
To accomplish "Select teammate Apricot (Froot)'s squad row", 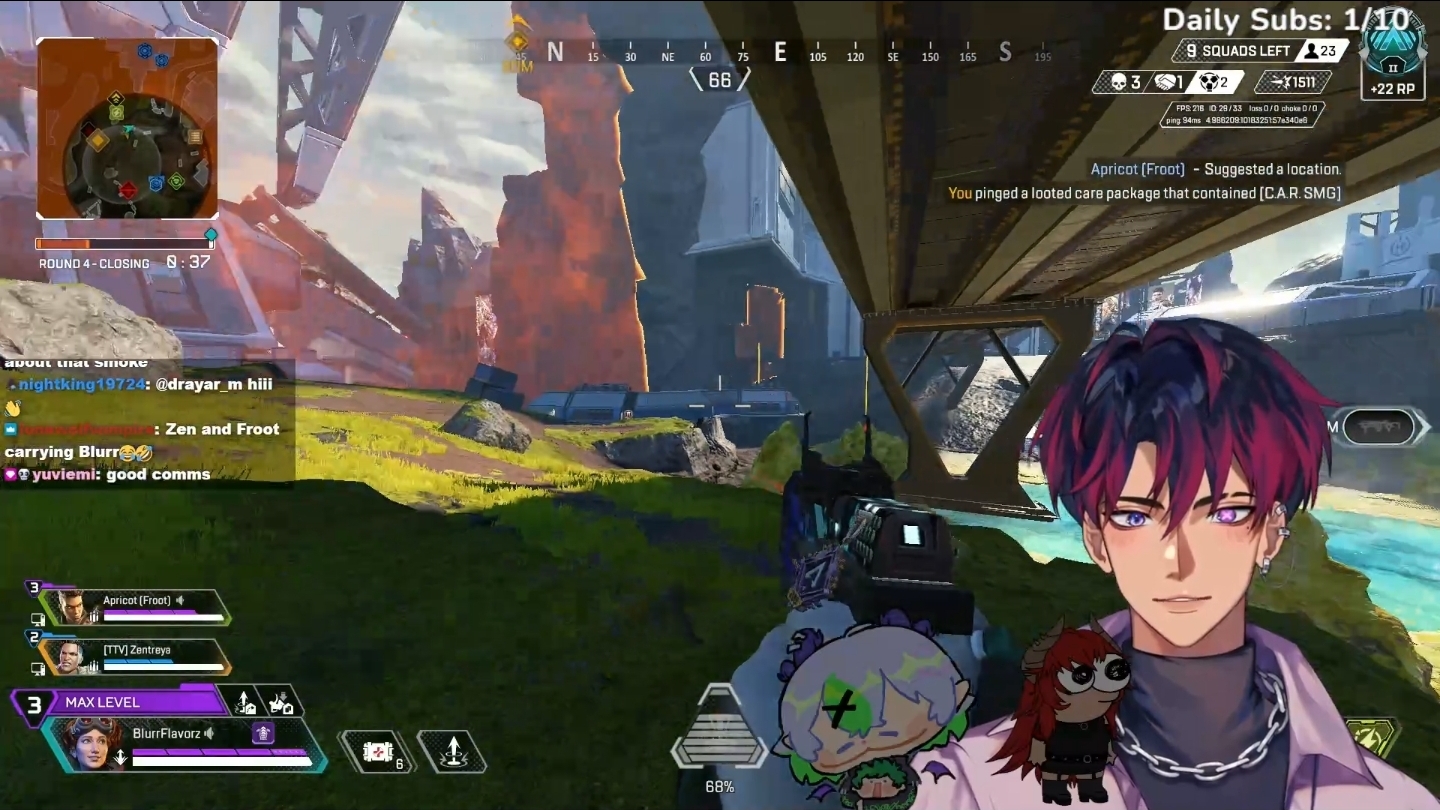I will [138, 607].
